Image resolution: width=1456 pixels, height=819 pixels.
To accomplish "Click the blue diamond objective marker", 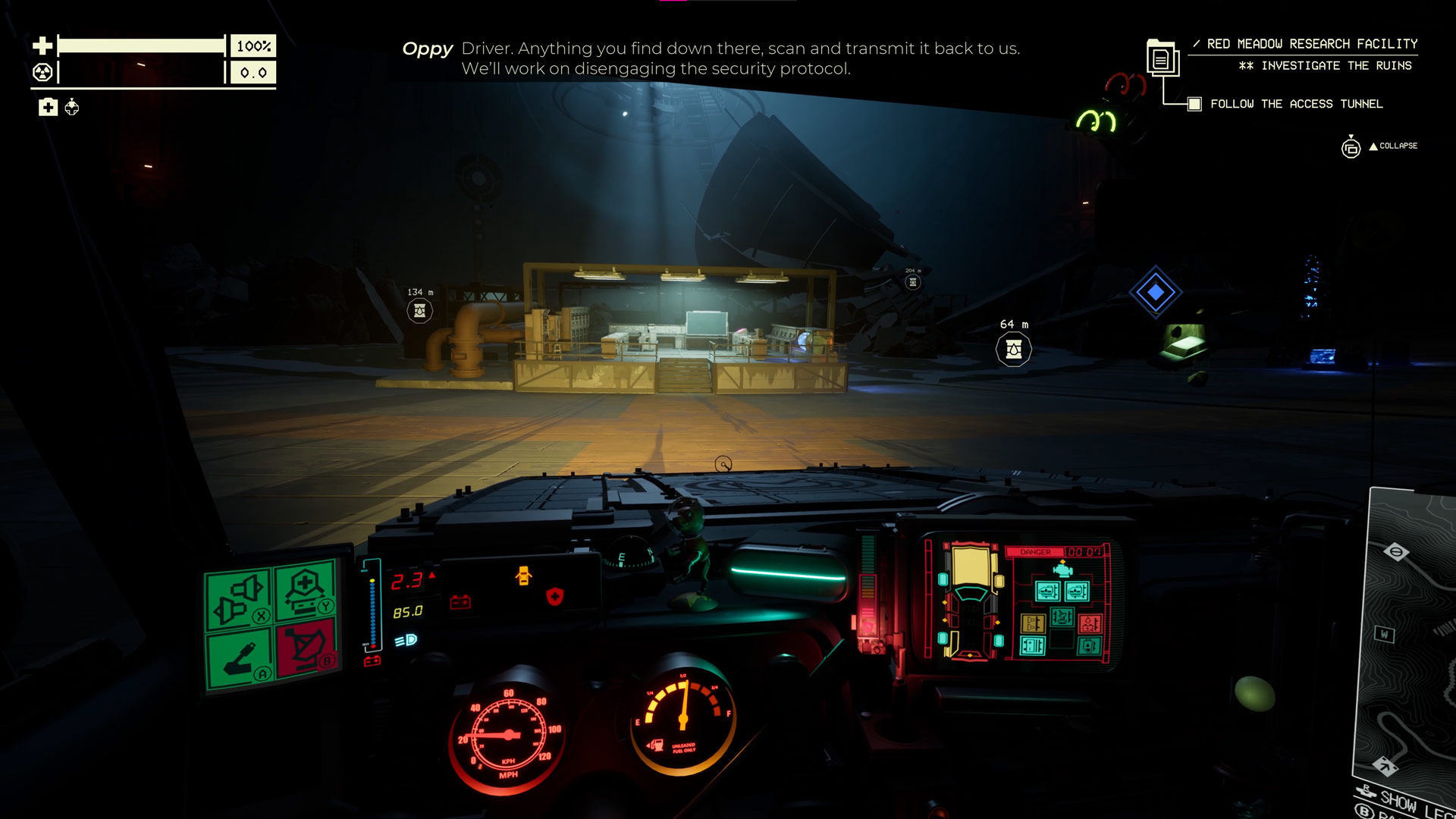I will (1155, 292).
